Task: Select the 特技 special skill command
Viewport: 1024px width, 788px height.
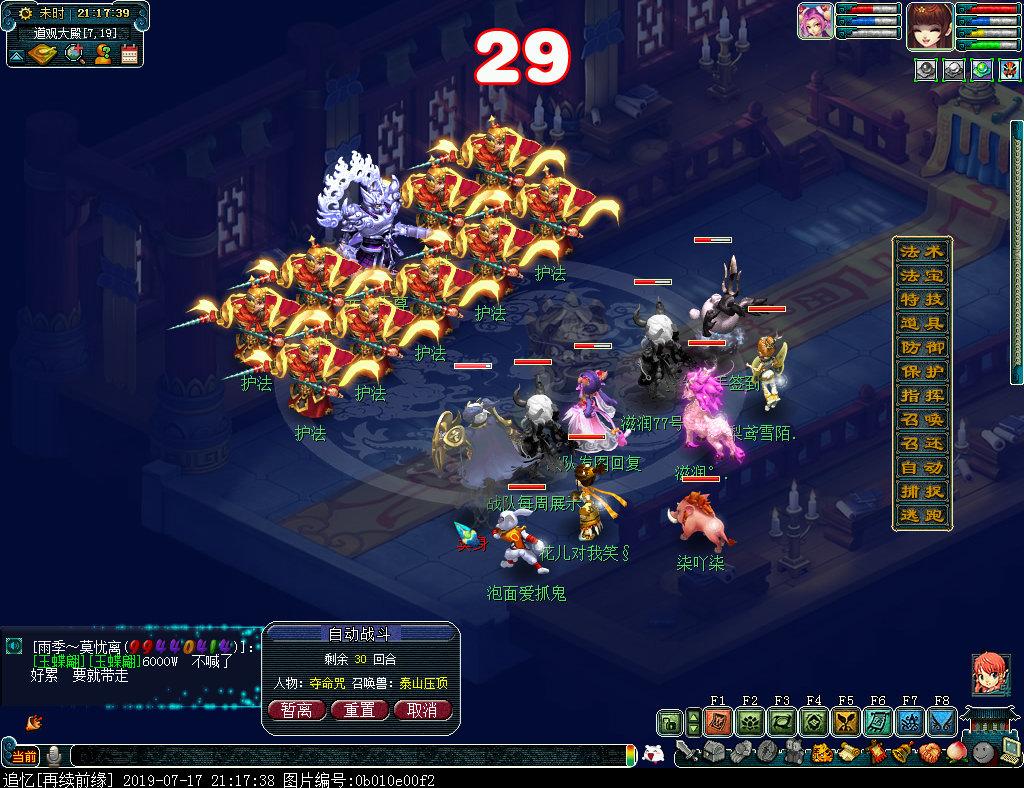Action: 921,299
